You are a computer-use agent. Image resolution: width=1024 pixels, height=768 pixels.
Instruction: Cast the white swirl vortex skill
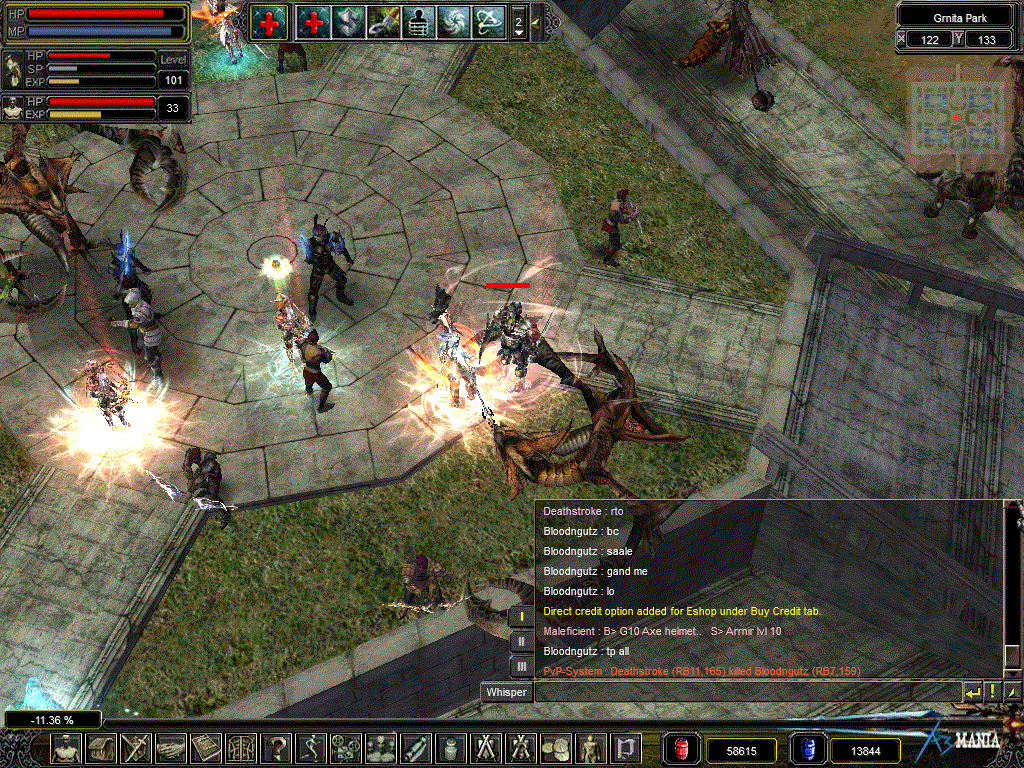click(453, 22)
